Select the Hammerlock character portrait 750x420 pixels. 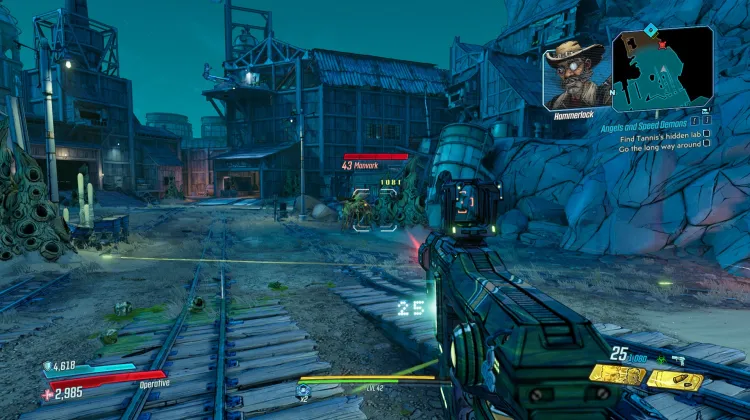[x=577, y=73]
